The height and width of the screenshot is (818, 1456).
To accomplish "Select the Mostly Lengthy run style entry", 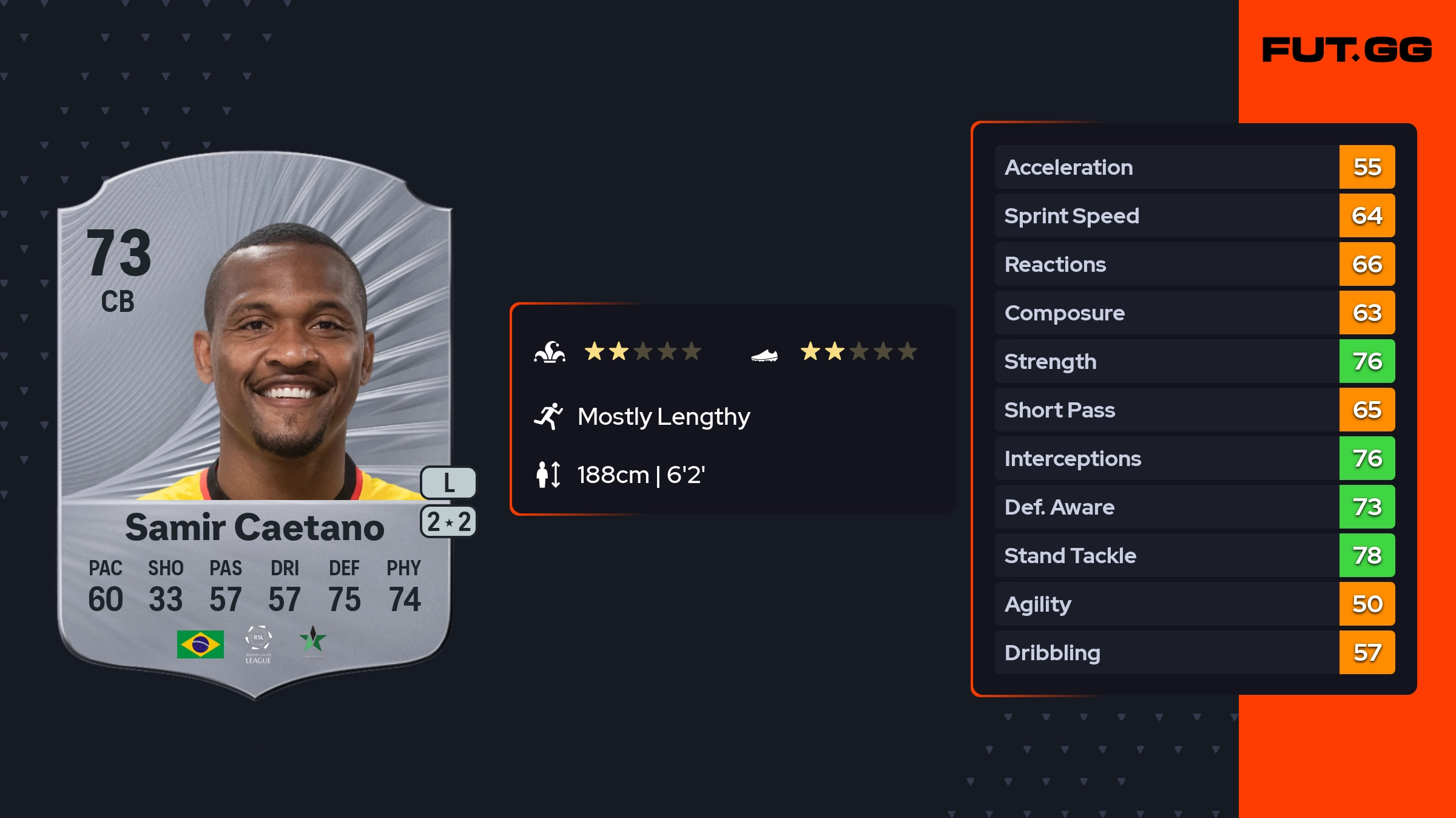I will (x=663, y=416).
